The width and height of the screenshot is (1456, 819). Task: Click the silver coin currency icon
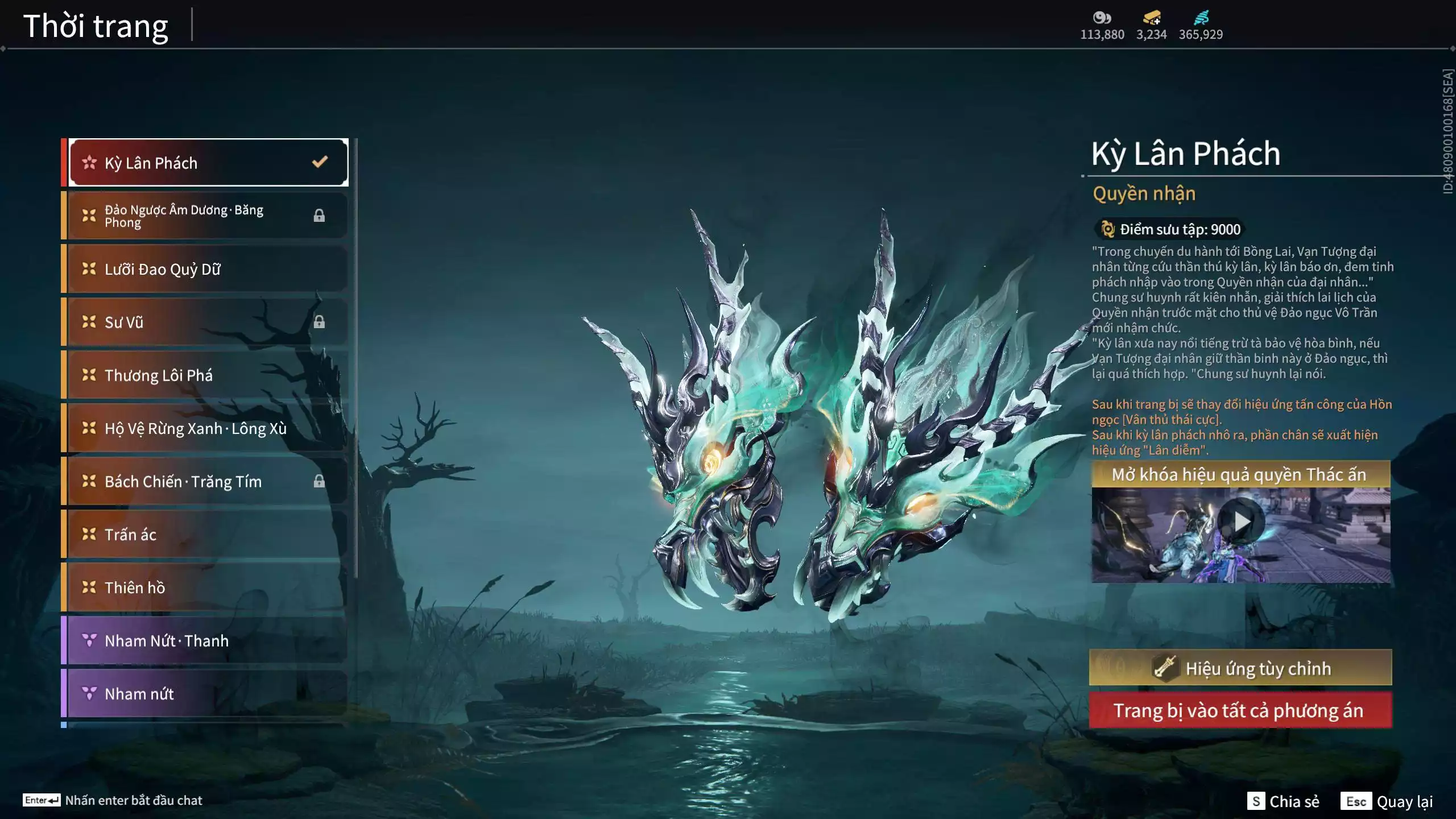point(1102,18)
